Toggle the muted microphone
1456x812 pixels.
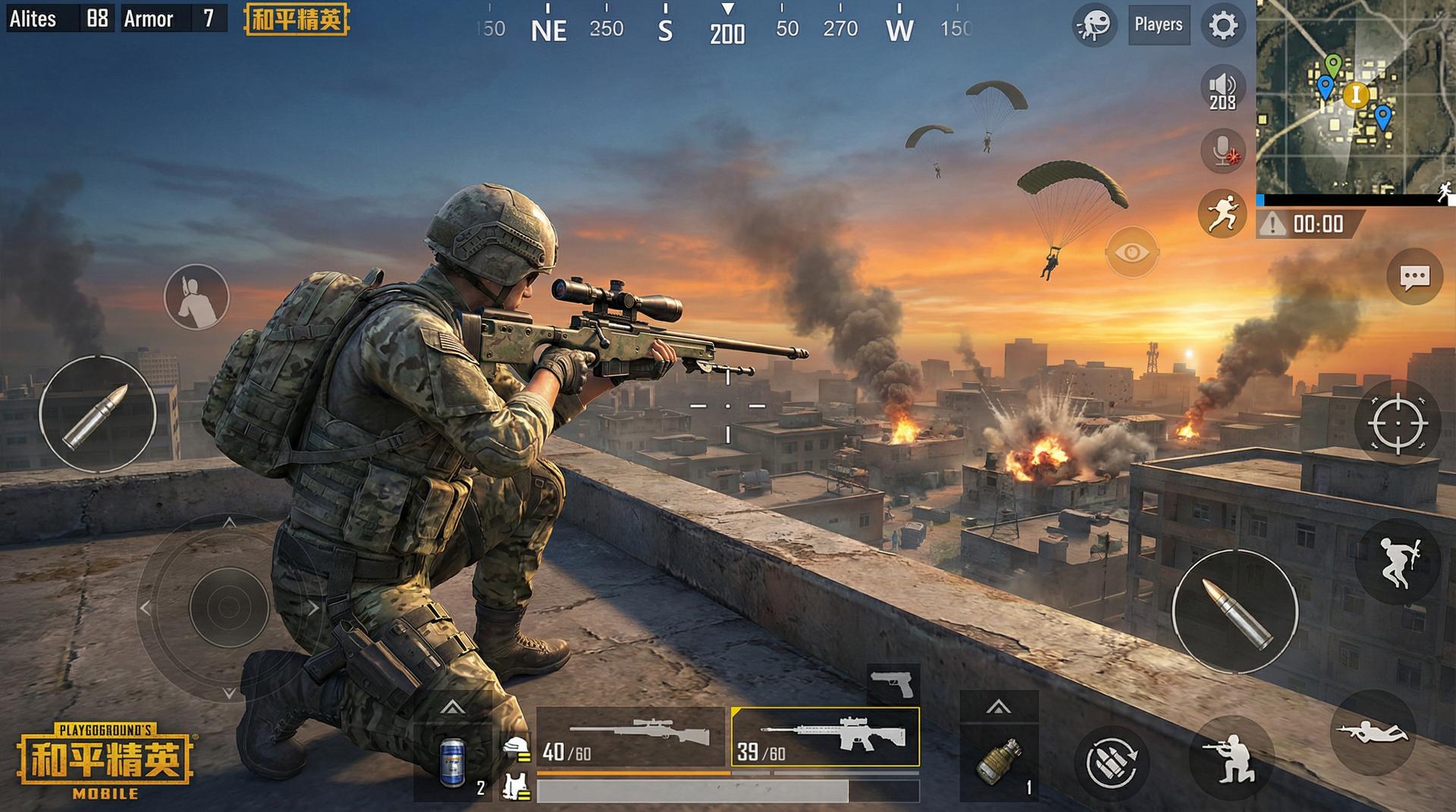point(1222,150)
